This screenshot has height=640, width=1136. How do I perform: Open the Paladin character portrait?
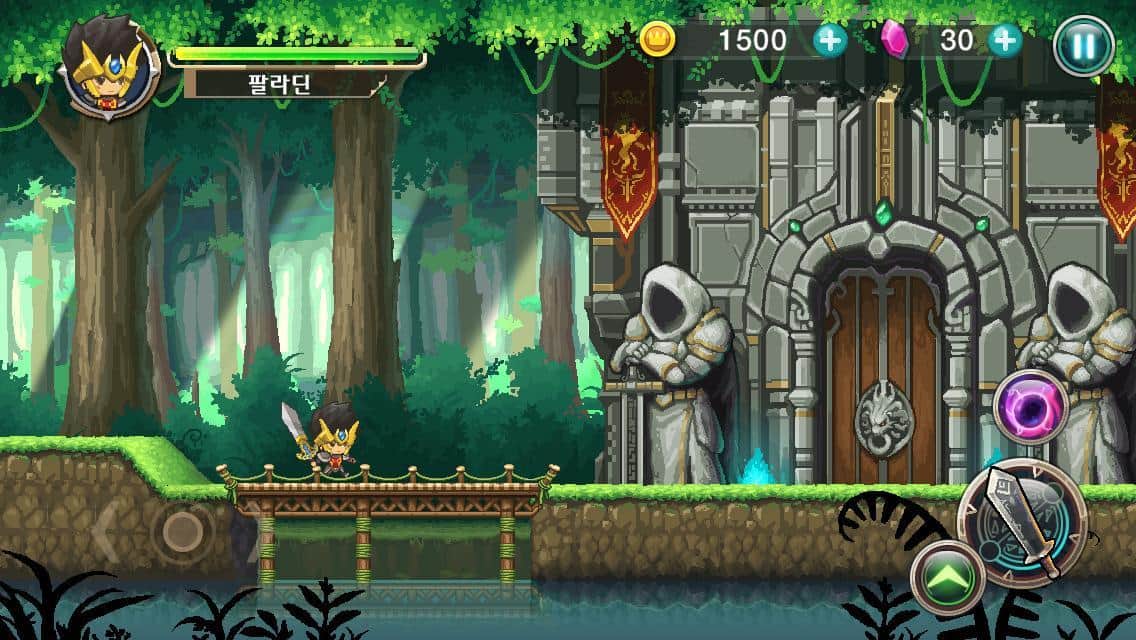[110, 68]
